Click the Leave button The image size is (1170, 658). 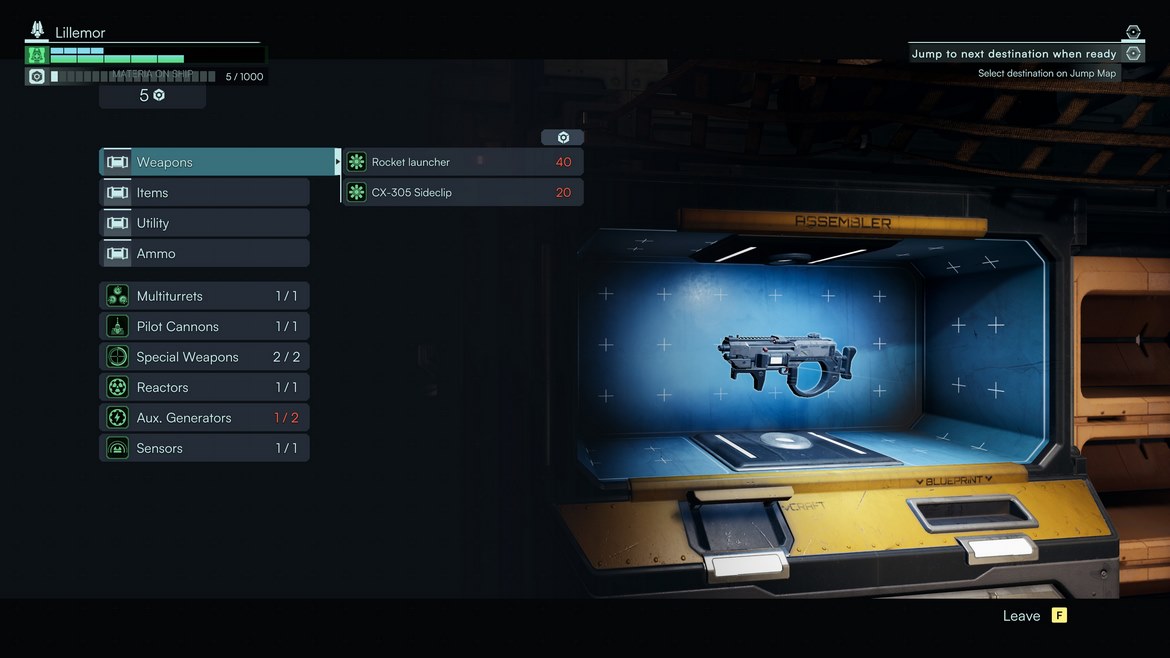pyautogui.click(x=1035, y=616)
